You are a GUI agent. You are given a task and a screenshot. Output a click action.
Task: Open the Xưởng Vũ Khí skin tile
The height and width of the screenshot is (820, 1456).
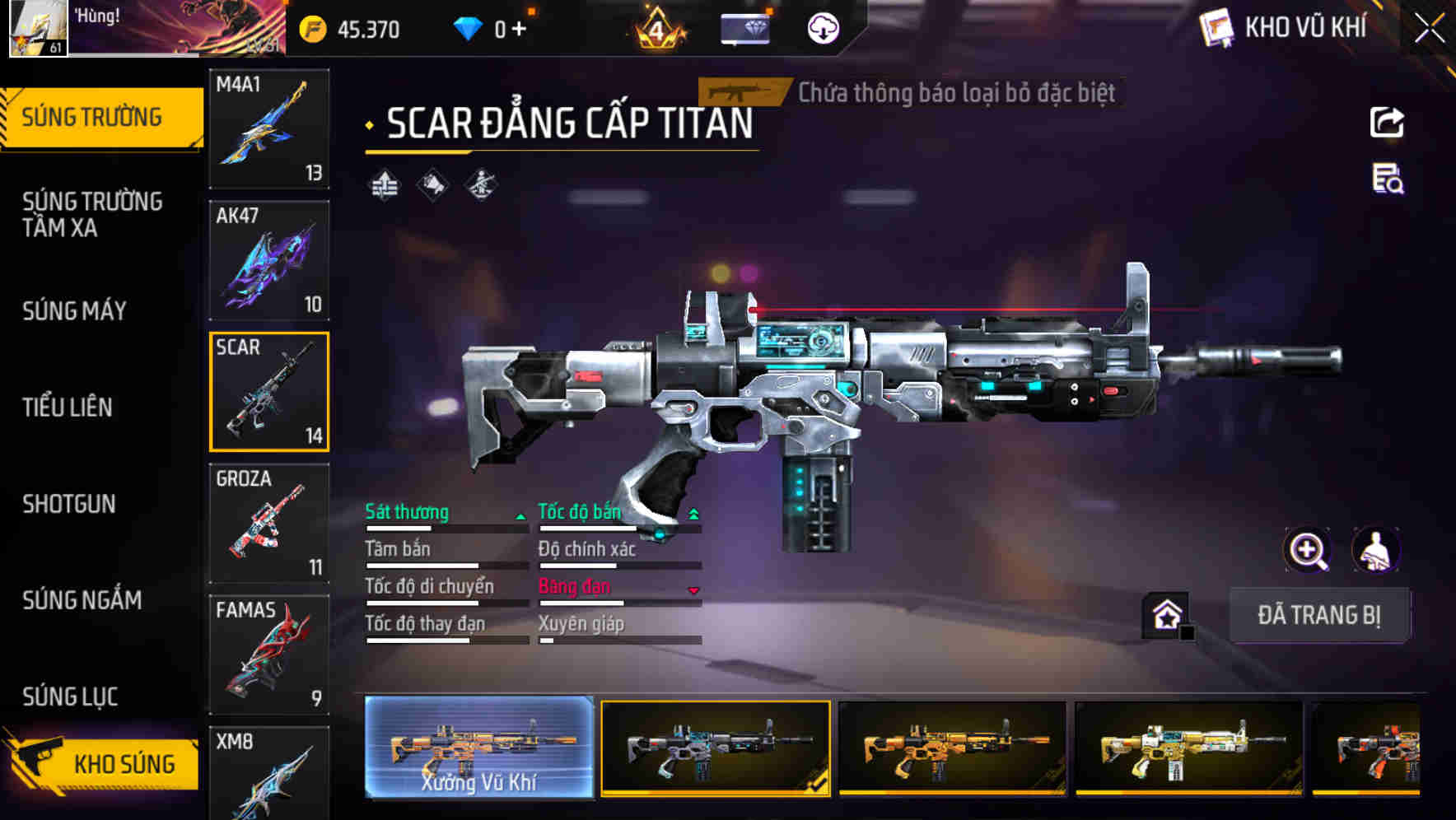point(478,748)
